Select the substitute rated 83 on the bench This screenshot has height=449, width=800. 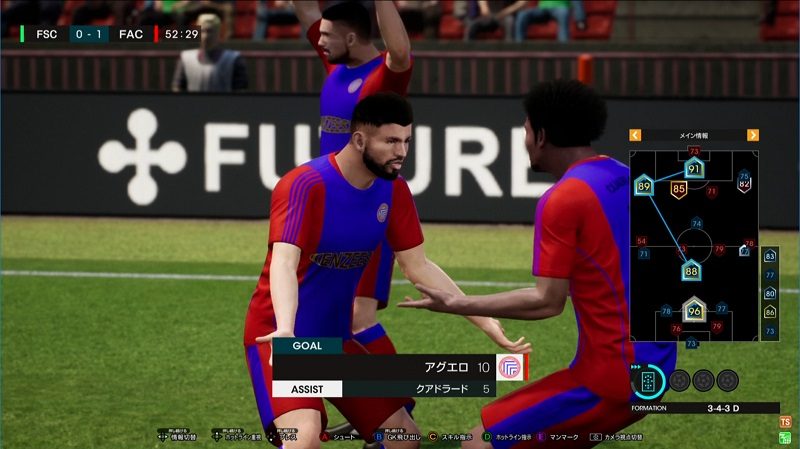(x=770, y=256)
